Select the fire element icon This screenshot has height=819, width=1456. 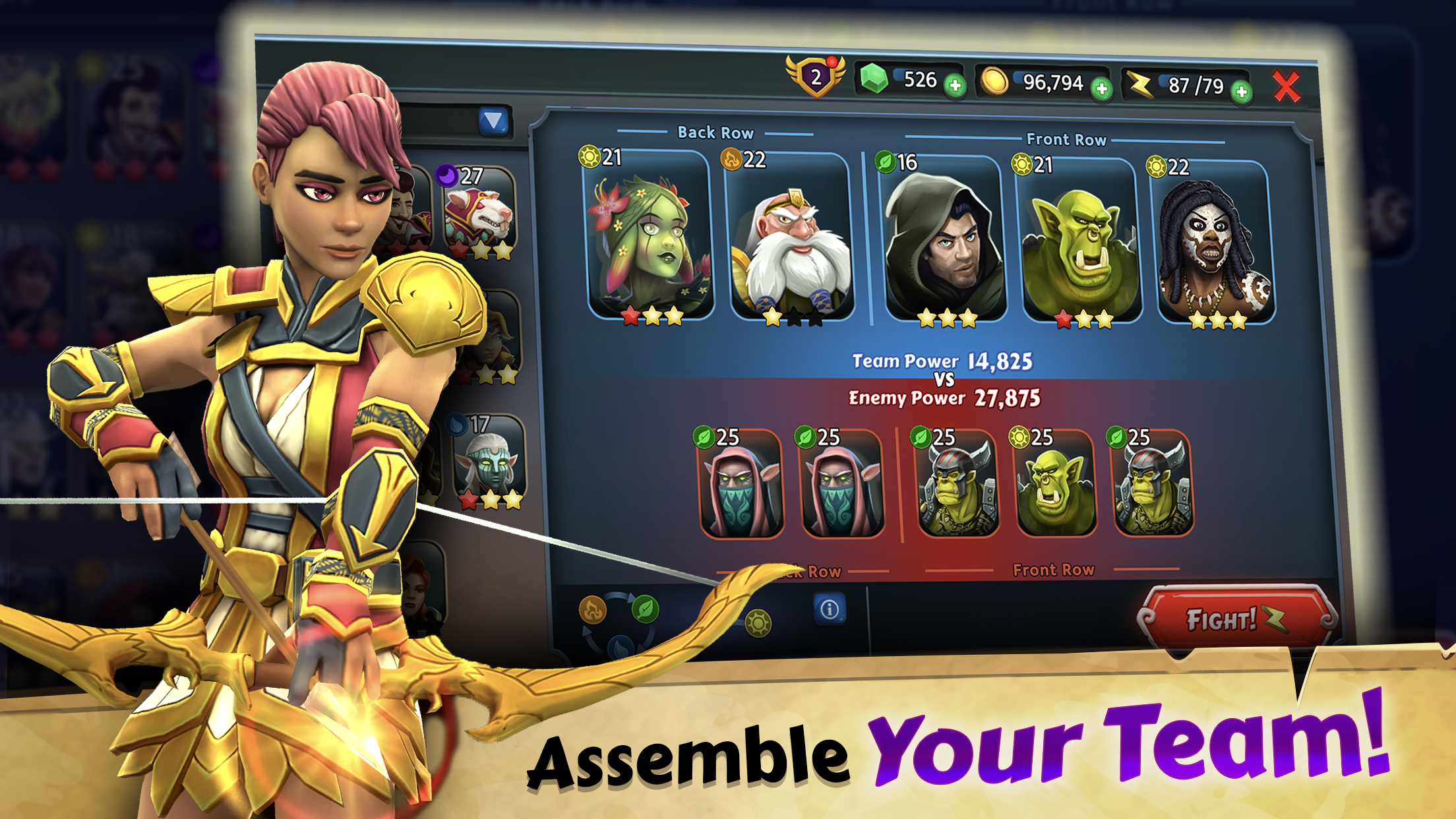click(x=592, y=610)
